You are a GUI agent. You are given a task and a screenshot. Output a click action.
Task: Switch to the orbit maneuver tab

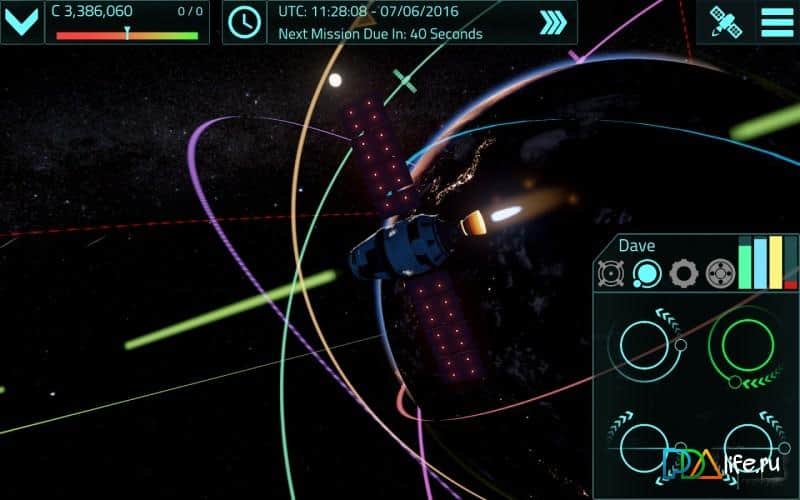pyautogui.click(x=646, y=272)
